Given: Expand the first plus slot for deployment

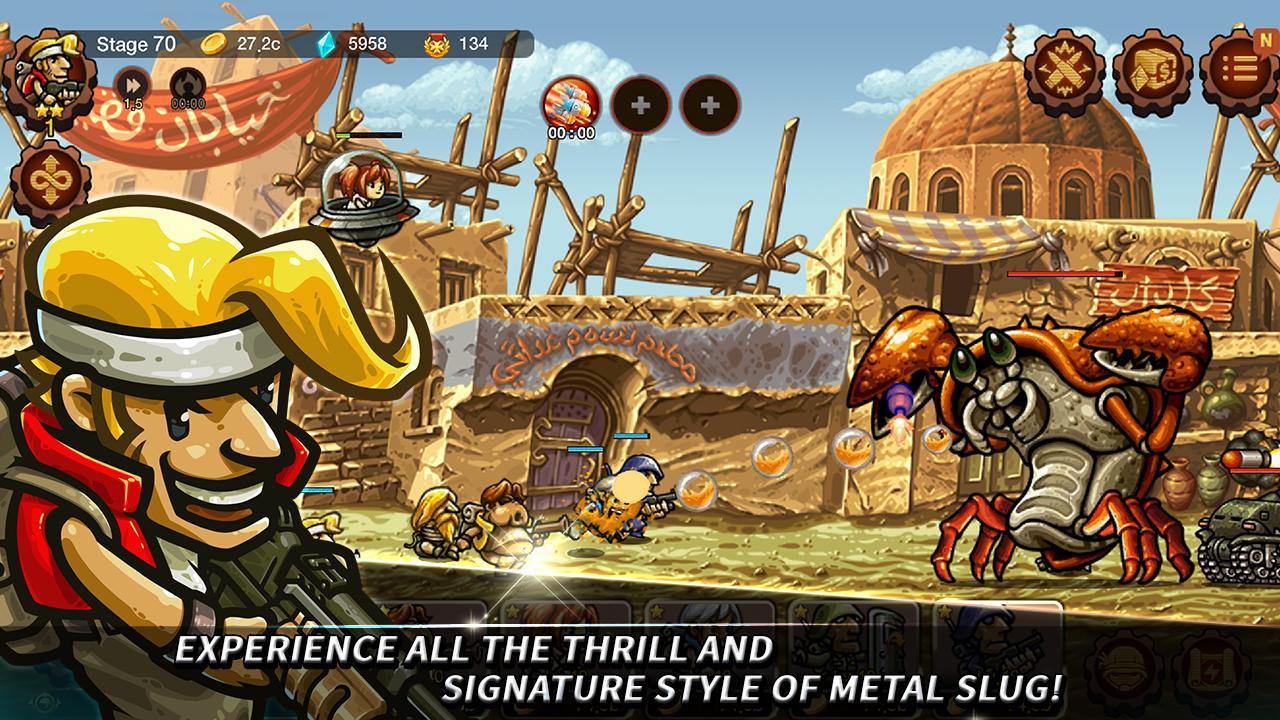Looking at the screenshot, I should [644, 104].
